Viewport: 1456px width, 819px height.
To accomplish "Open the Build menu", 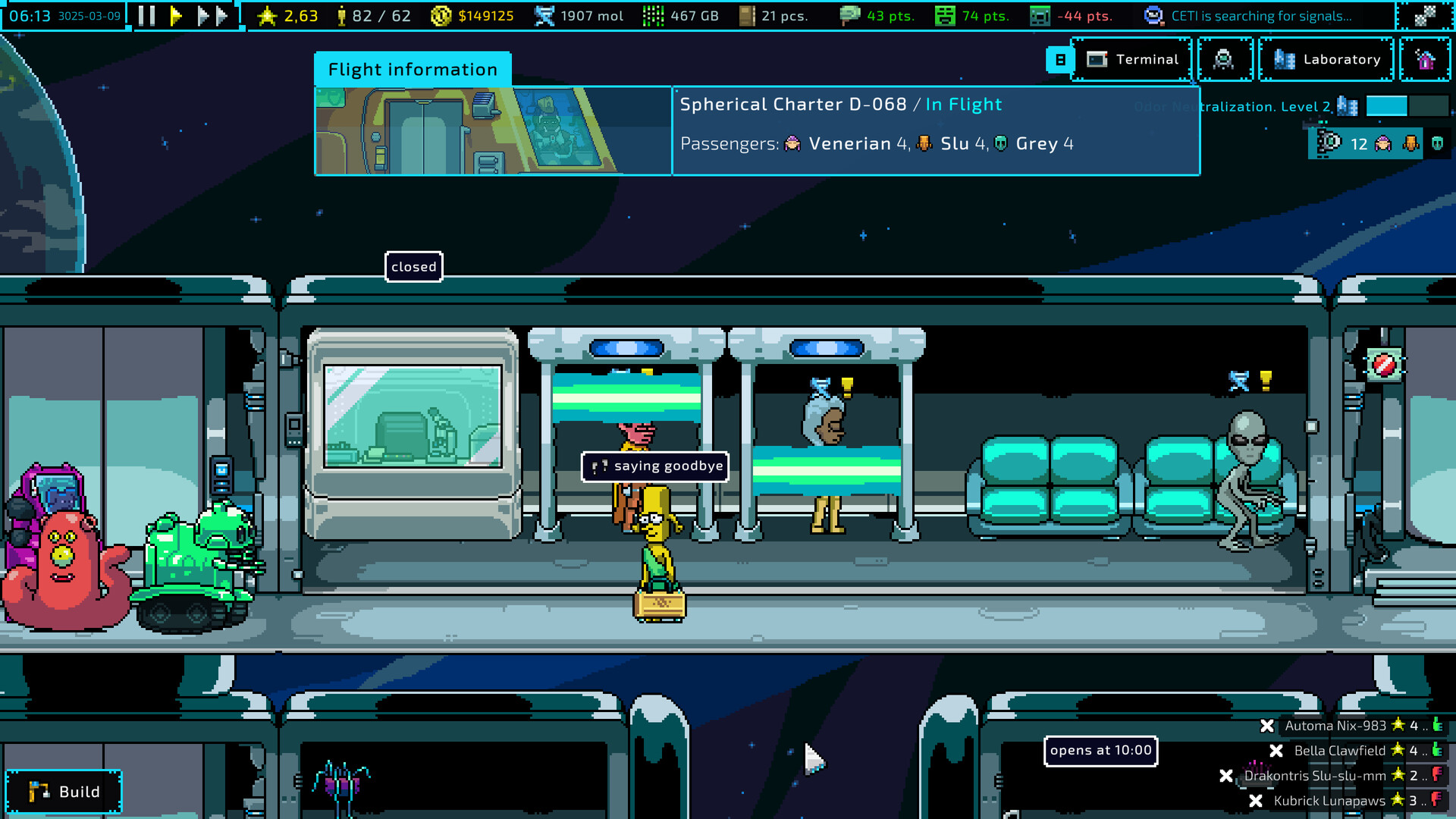I will pos(64,791).
